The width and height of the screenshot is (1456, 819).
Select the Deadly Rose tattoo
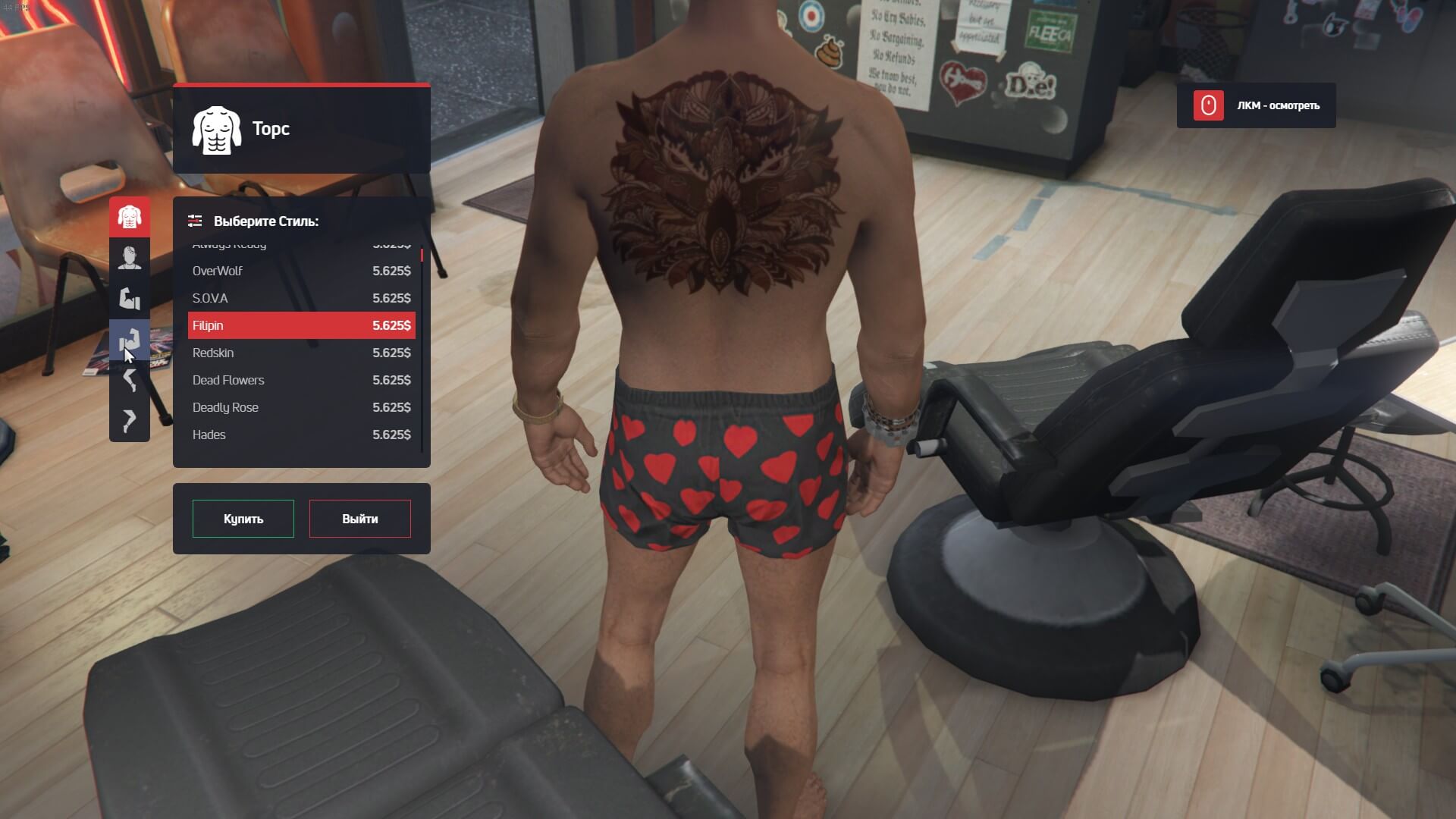point(301,407)
